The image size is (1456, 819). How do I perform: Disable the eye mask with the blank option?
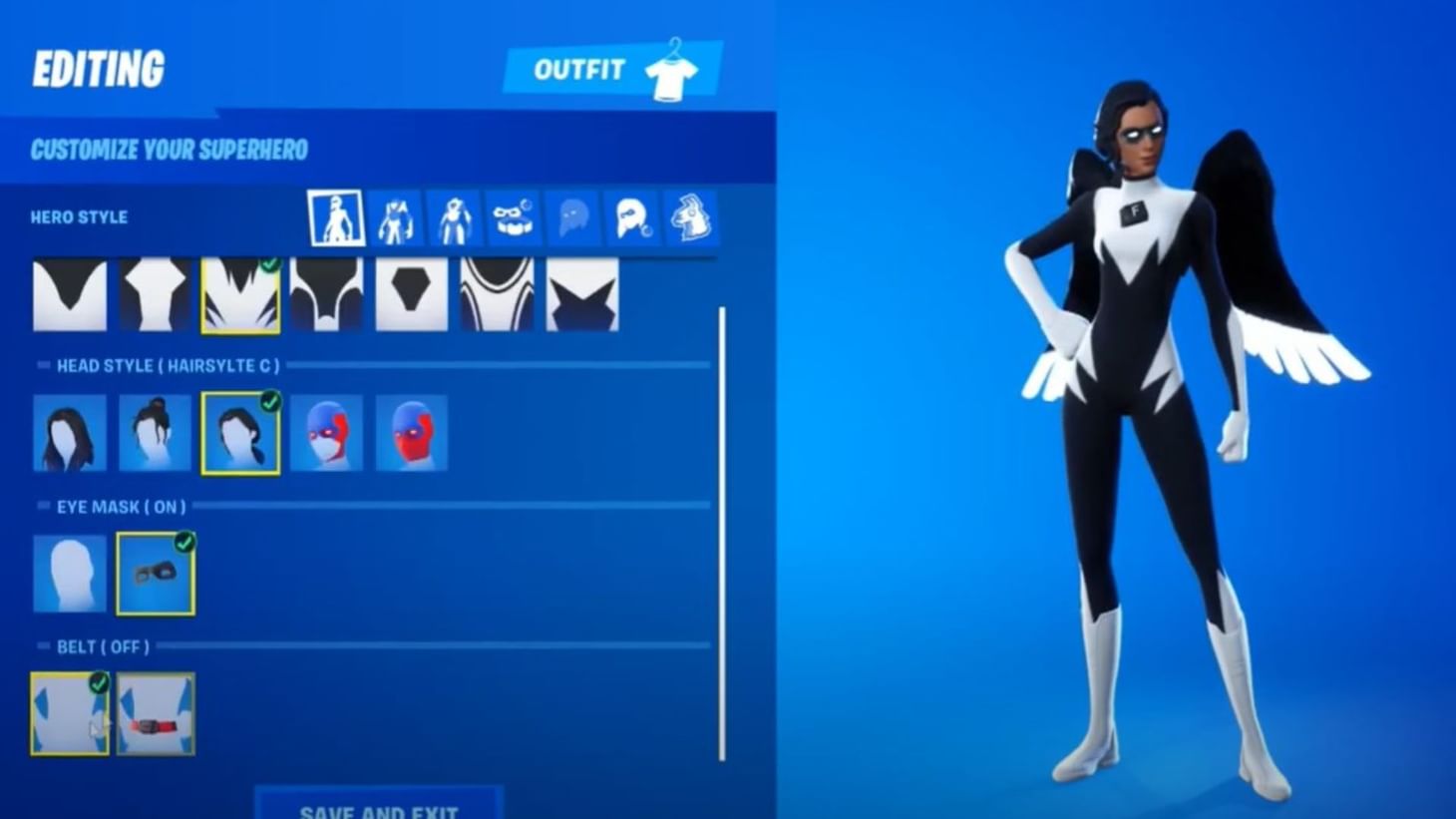pyautogui.click(x=71, y=571)
